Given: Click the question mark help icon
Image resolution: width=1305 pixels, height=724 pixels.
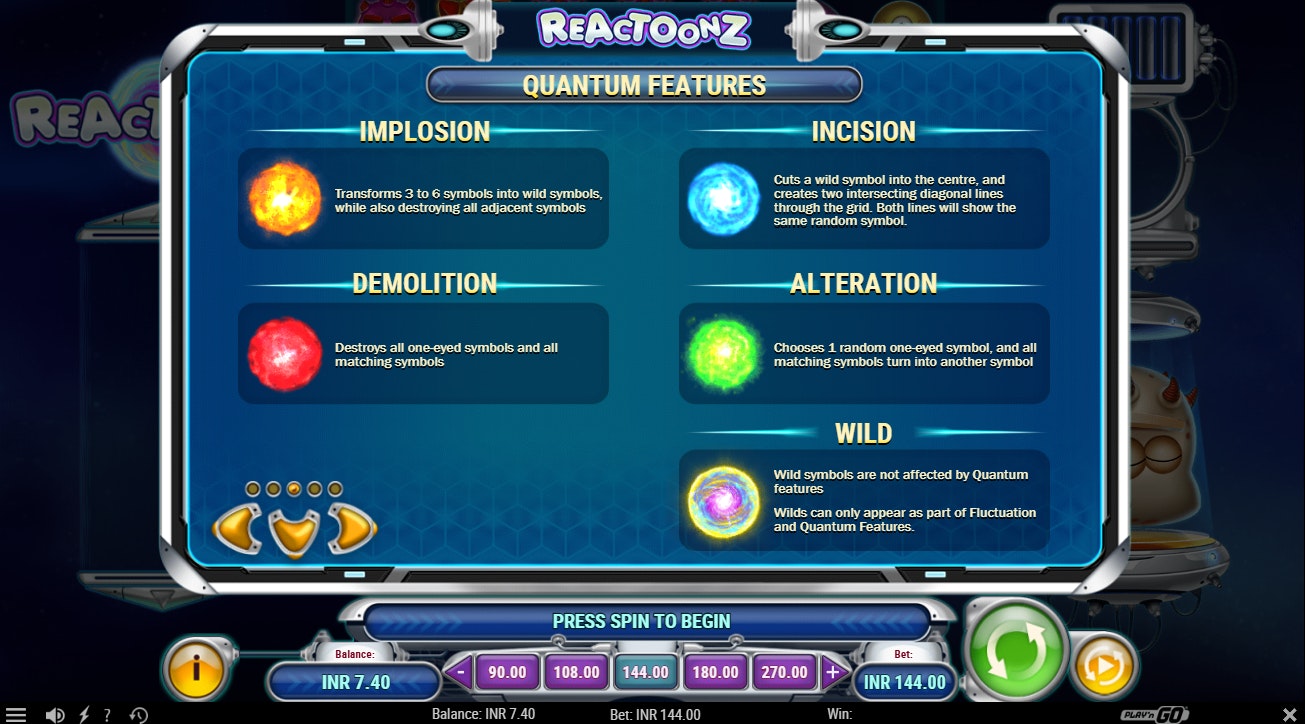Looking at the screenshot, I should pos(108,714).
